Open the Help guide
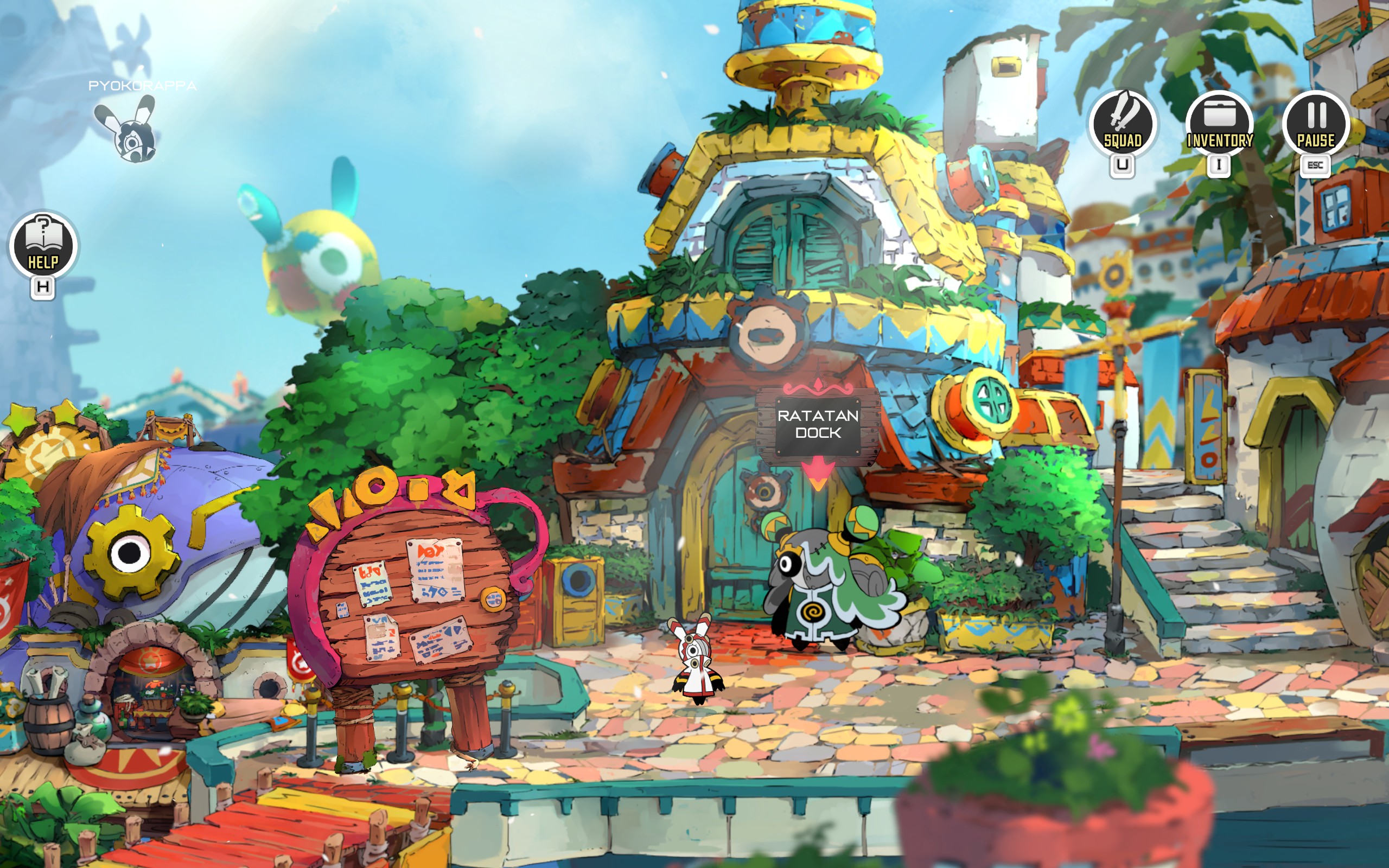This screenshot has width=1389, height=868. point(43,246)
